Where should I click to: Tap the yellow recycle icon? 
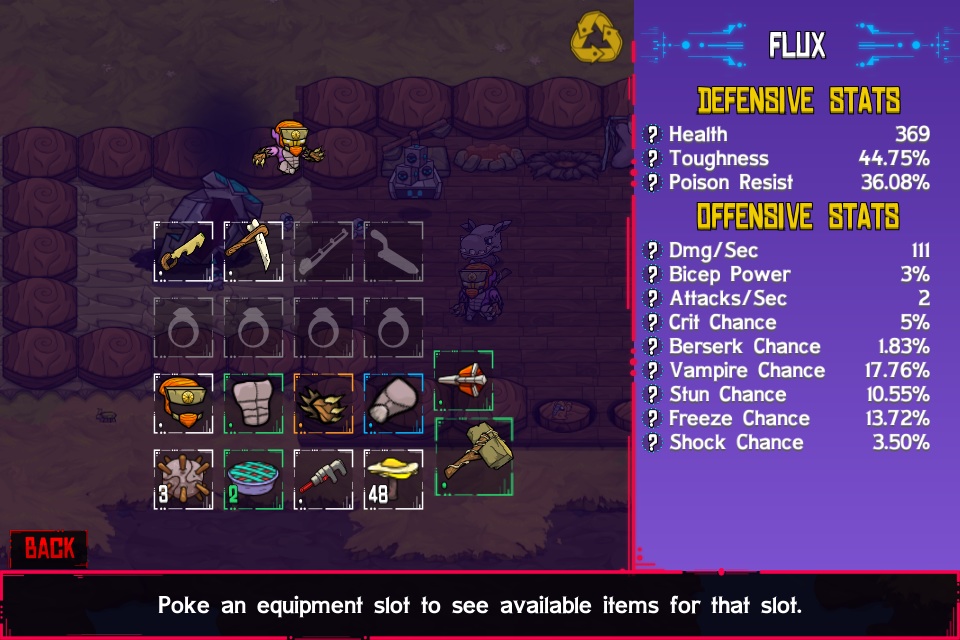coord(596,41)
